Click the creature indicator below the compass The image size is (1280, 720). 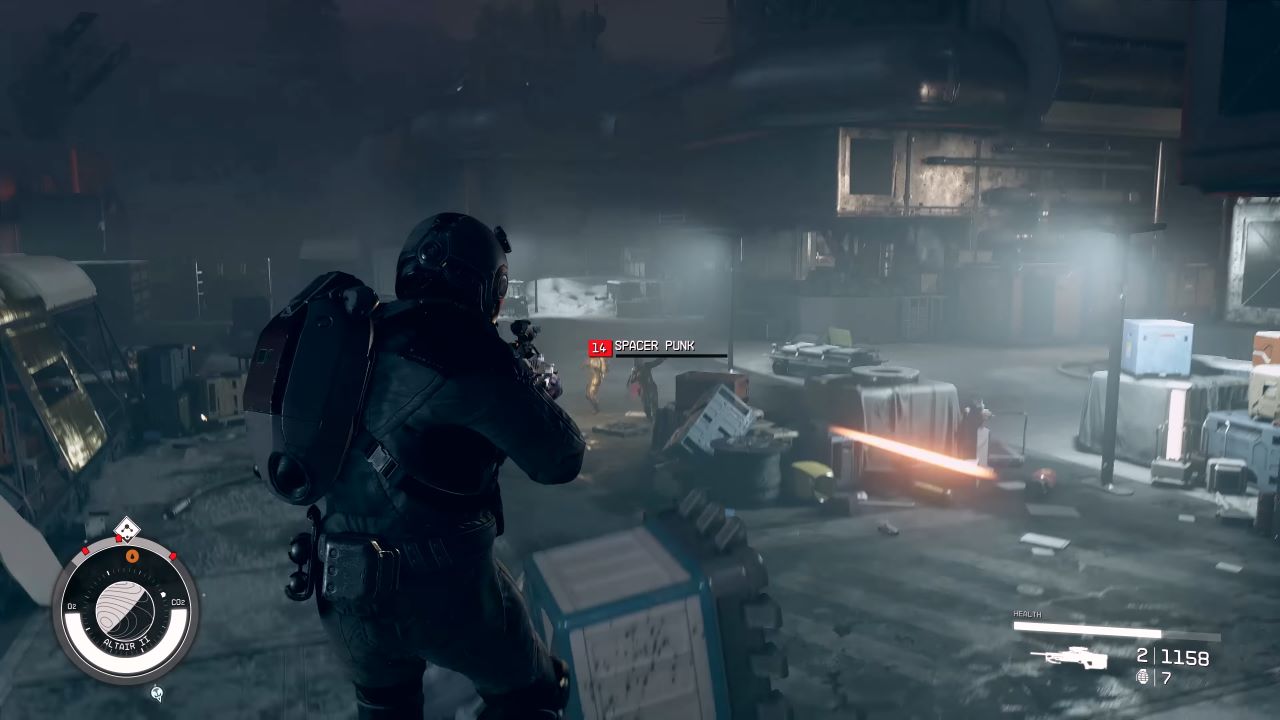156,694
